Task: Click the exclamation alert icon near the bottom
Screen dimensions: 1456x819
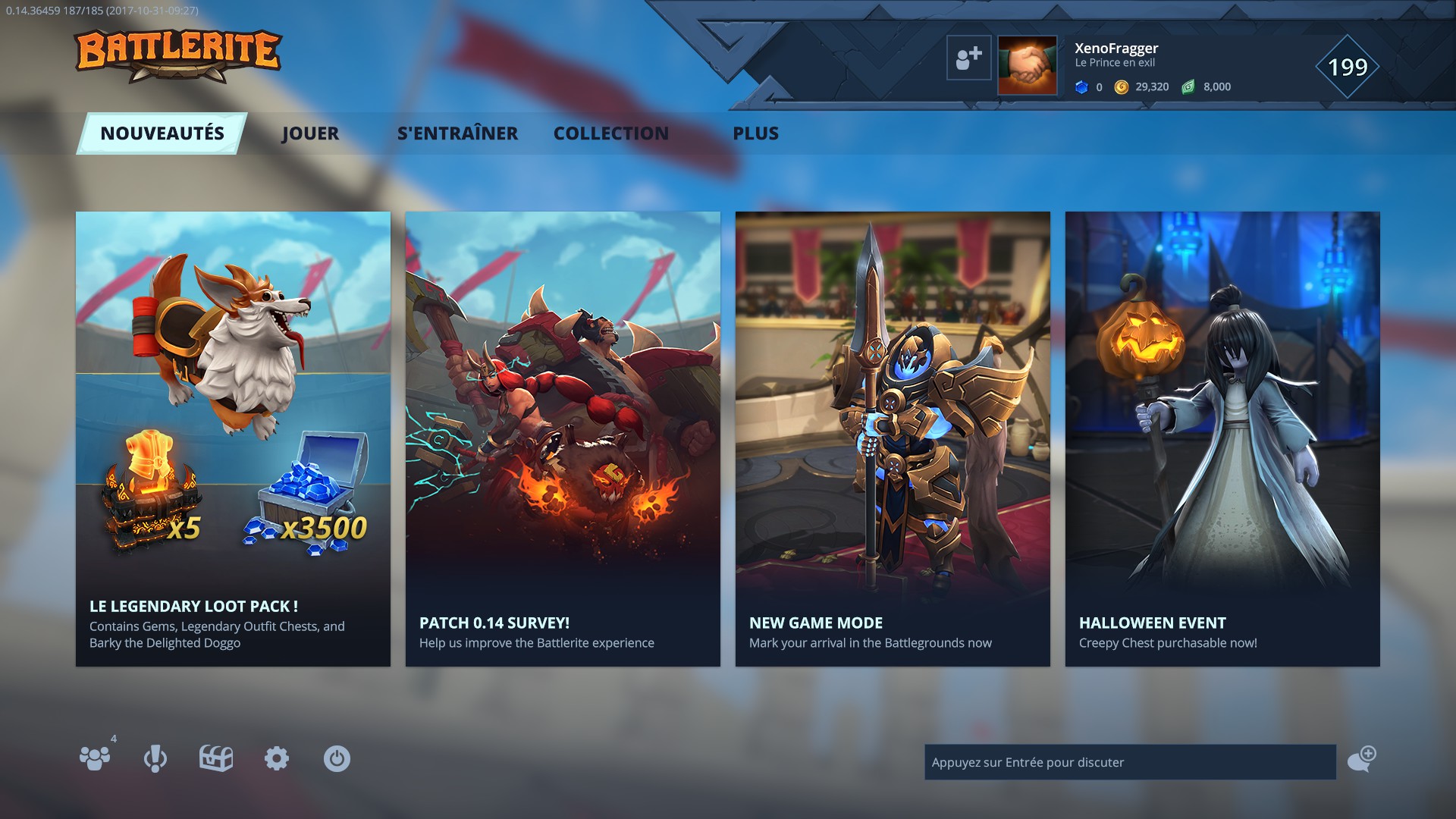Action: (x=155, y=758)
